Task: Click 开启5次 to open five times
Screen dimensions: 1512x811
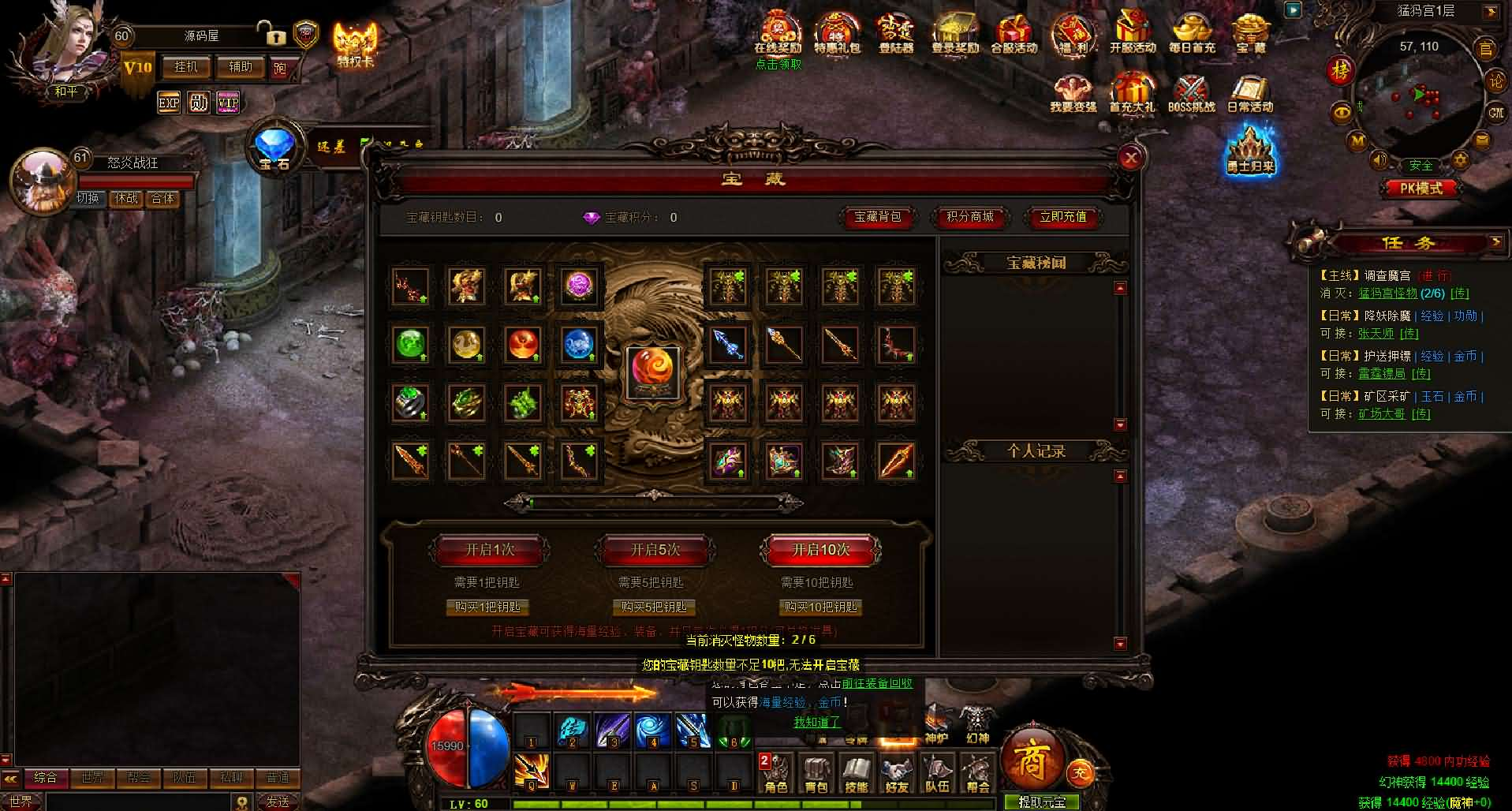Action: [x=655, y=550]
